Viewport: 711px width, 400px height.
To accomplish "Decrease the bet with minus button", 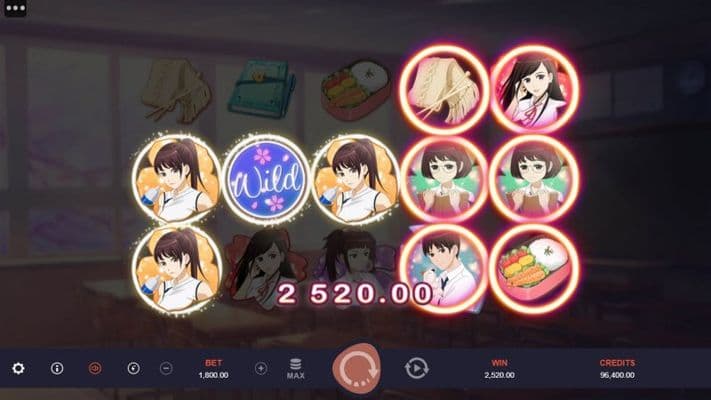I will pos(166,368).
